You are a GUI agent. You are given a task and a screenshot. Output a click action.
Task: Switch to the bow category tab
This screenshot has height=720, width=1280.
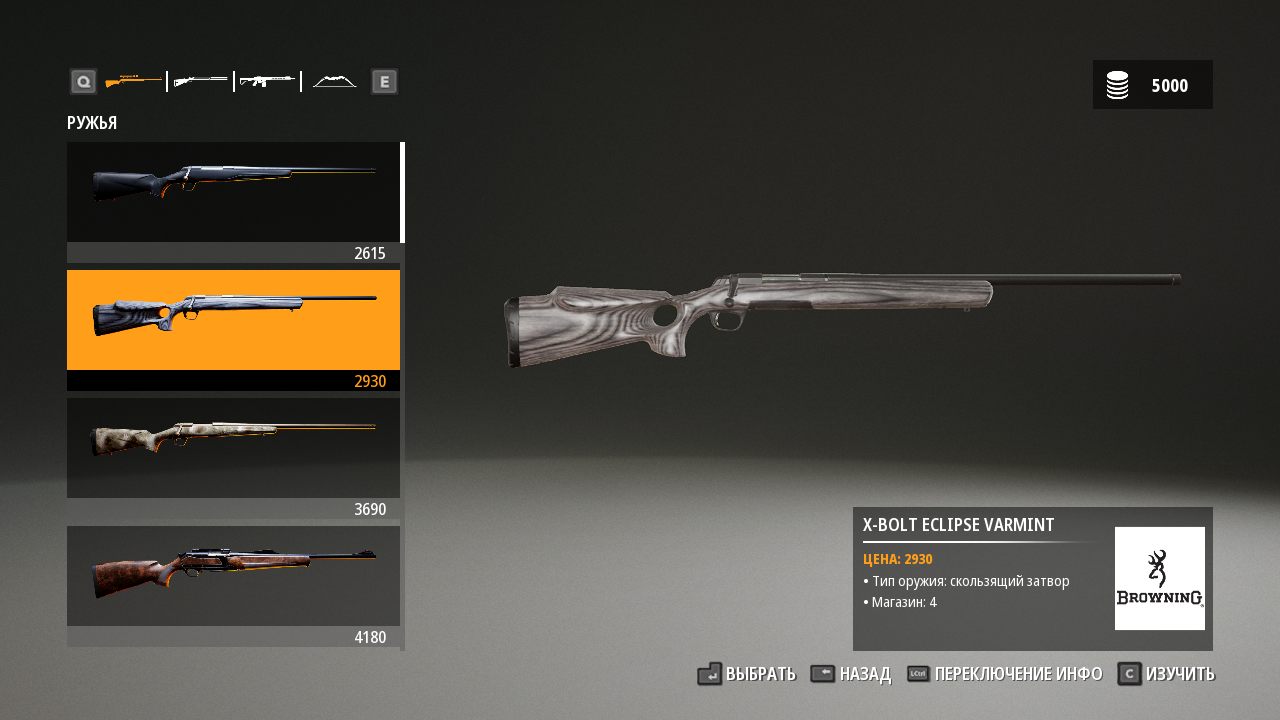point(334,81)
